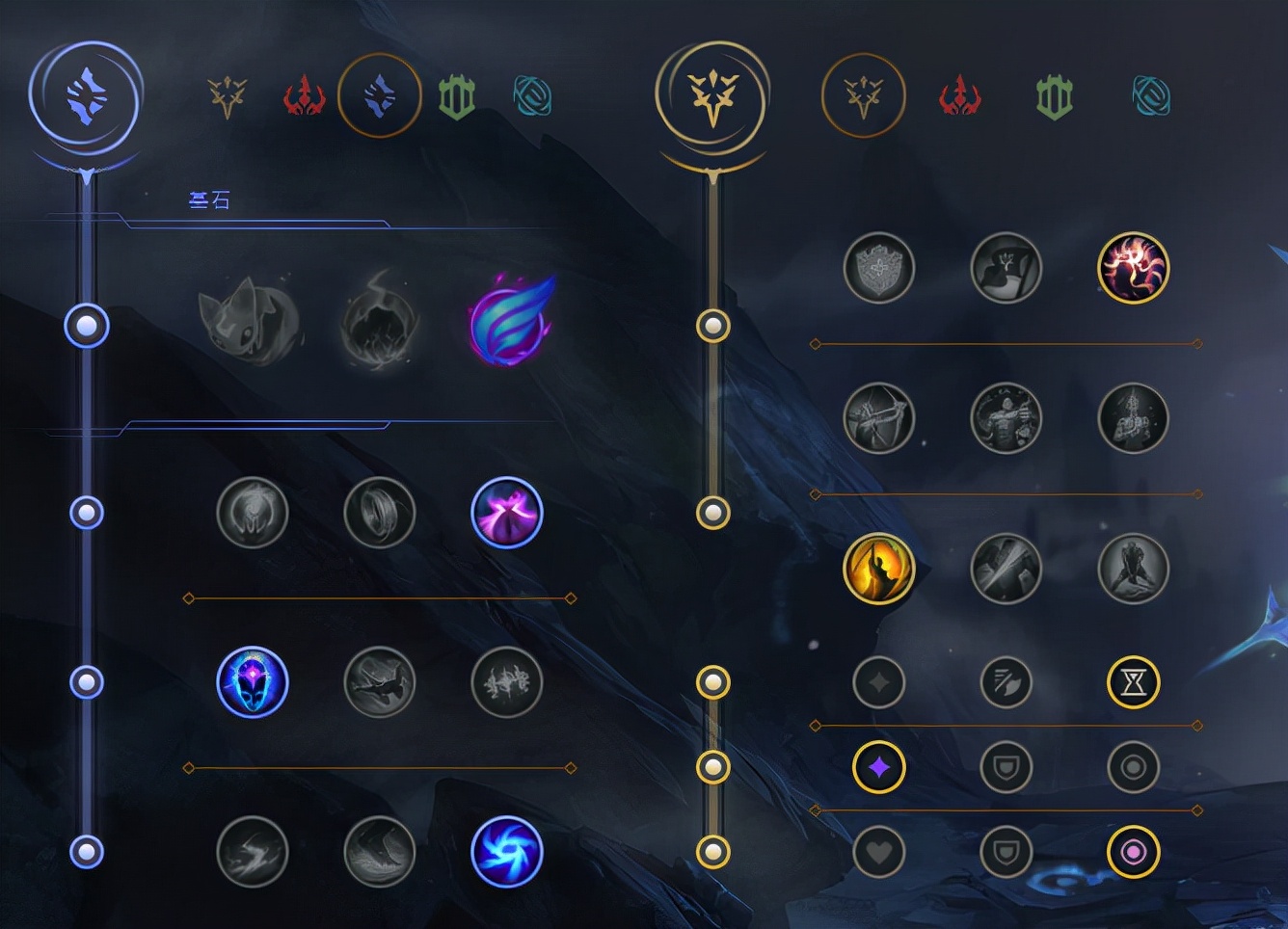
Task: Select the Nimbus Cloak rune
Action: [x=507, y=513]
